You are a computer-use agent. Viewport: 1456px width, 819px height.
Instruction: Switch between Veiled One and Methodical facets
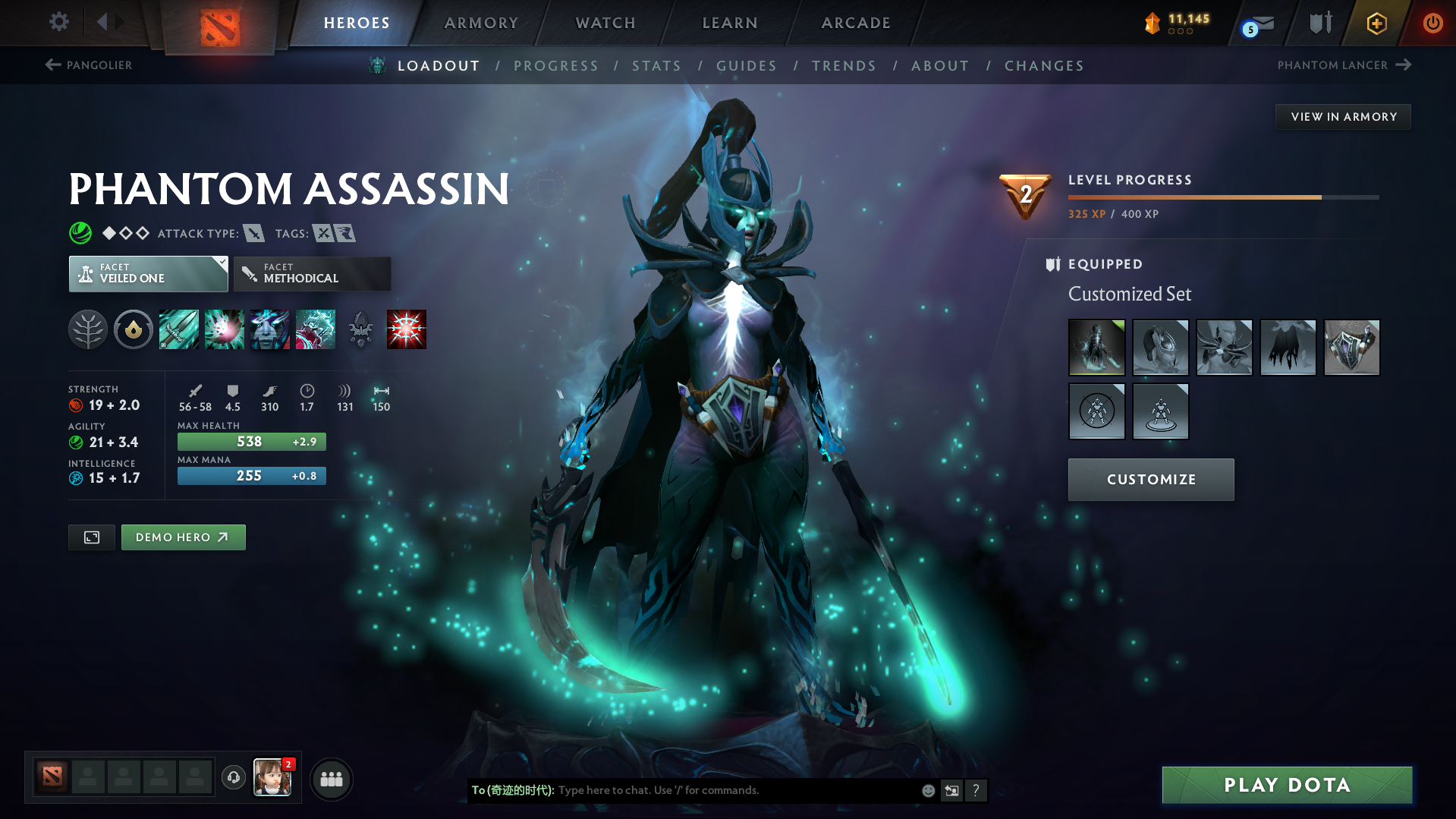(x=312, y=273)
